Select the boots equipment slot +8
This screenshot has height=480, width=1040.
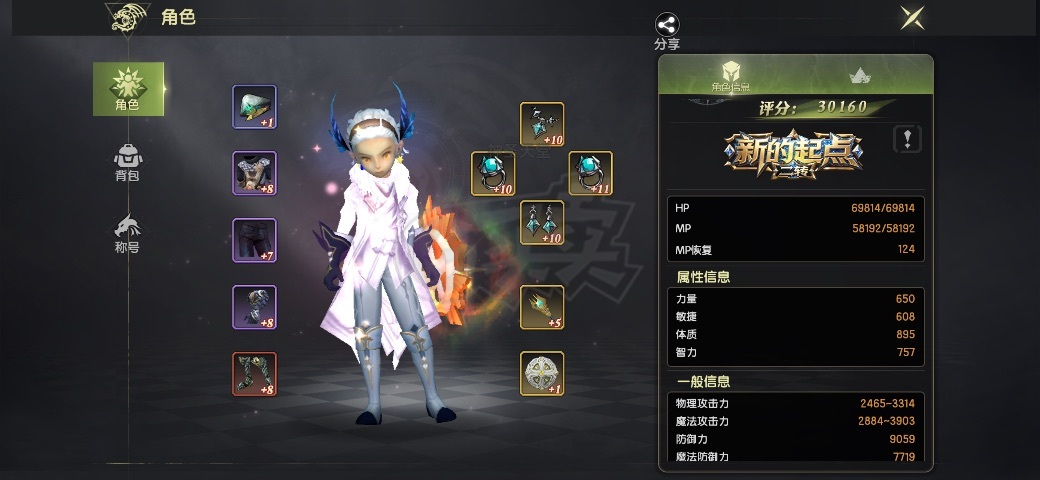pos(254,374)
